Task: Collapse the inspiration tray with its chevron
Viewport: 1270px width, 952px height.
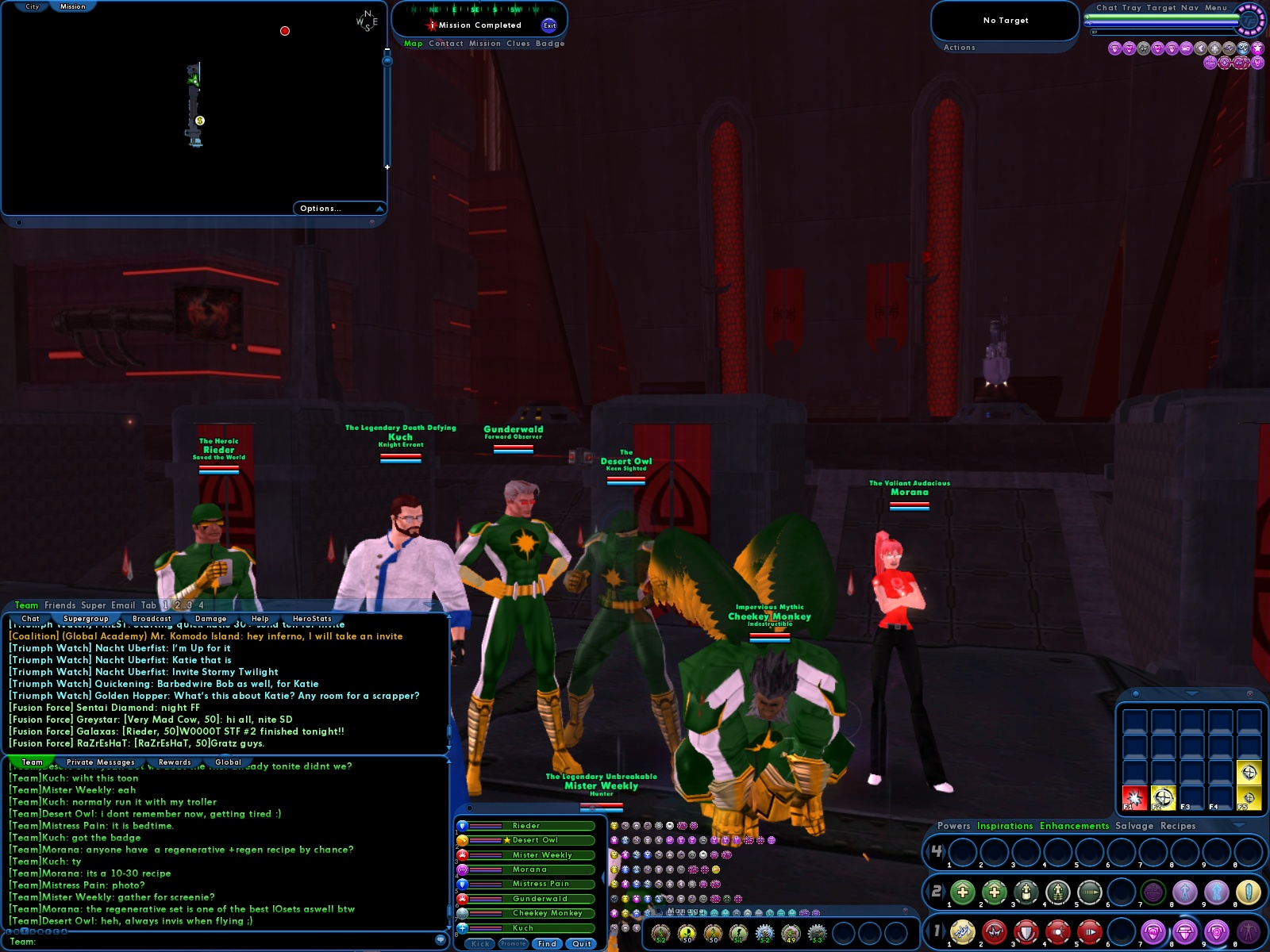Action: (x=1192, y=693)
